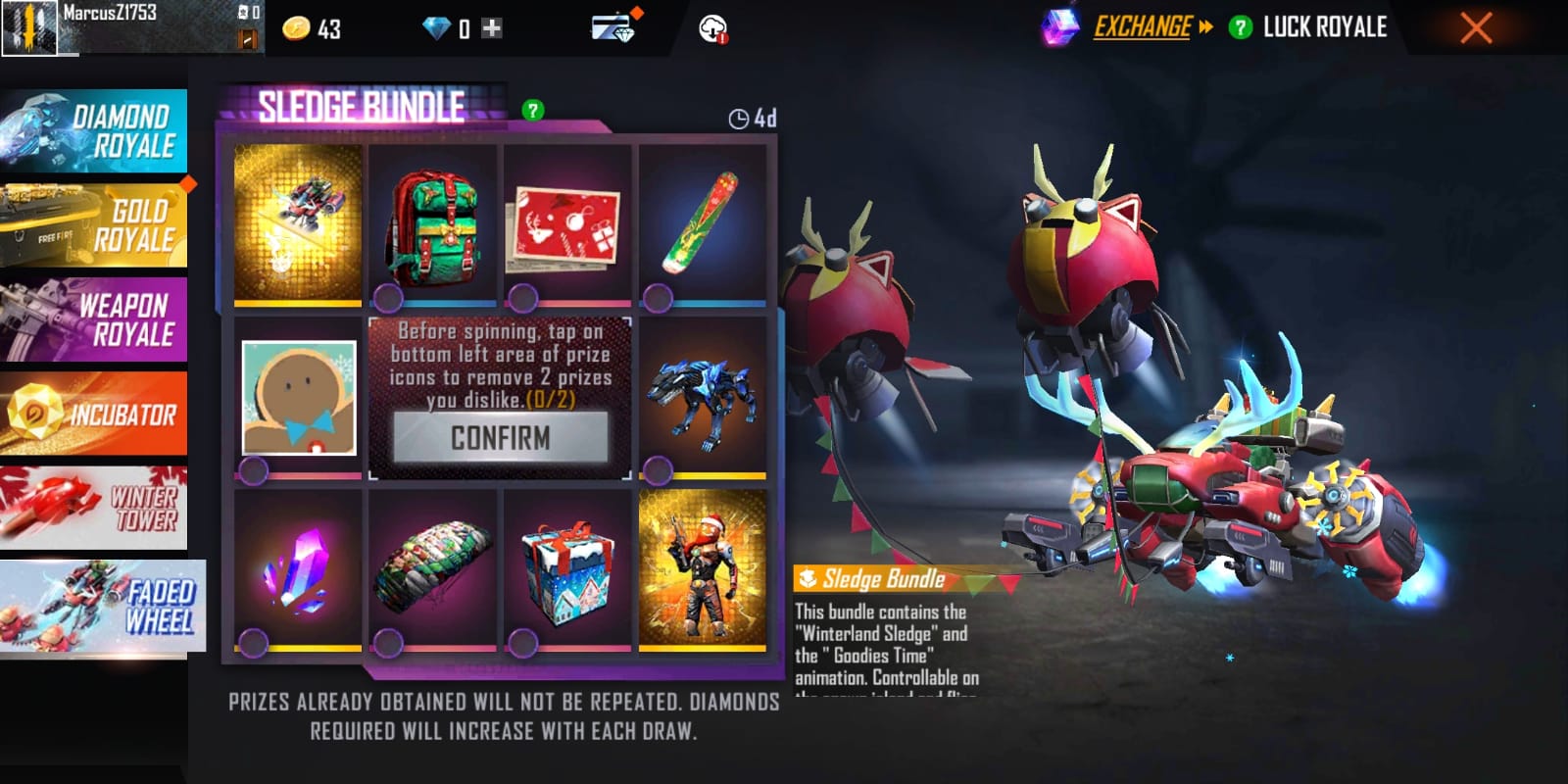Viewport: 1568px width, 784px height.
Task: Remove the green backpack prize from draws
Action: (387, 296)
